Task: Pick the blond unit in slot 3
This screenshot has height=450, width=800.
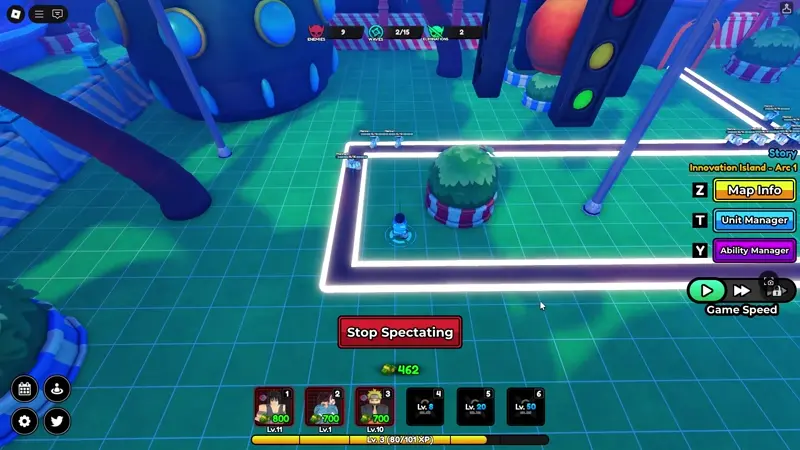Action: pyautogui.click(x=374, y=407)
